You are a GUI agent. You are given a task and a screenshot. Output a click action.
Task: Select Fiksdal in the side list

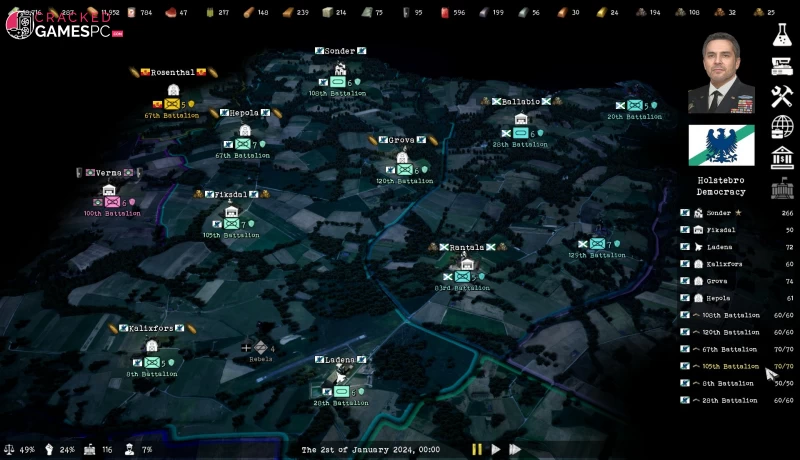coord(720,230)
